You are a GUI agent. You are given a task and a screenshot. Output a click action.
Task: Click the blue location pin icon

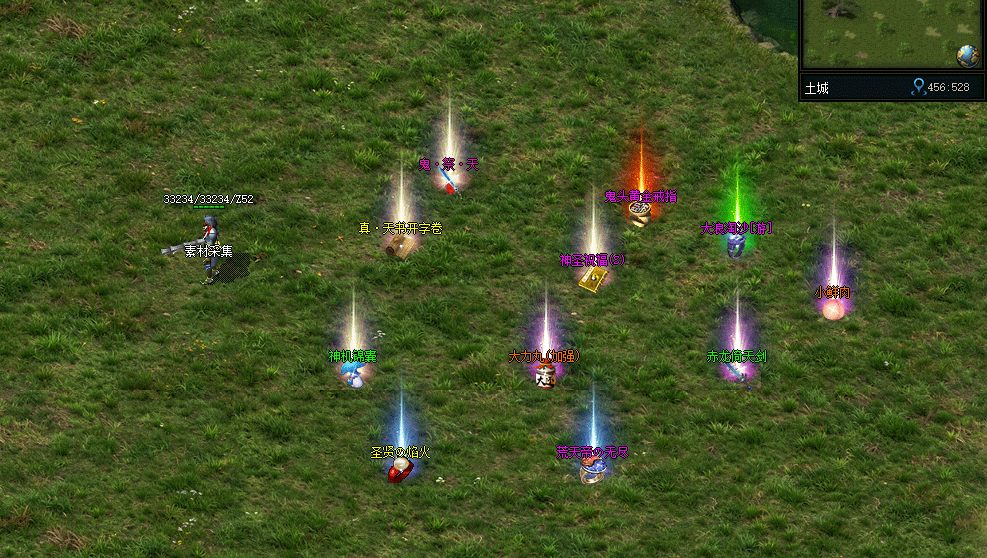(x=918, y=88)
